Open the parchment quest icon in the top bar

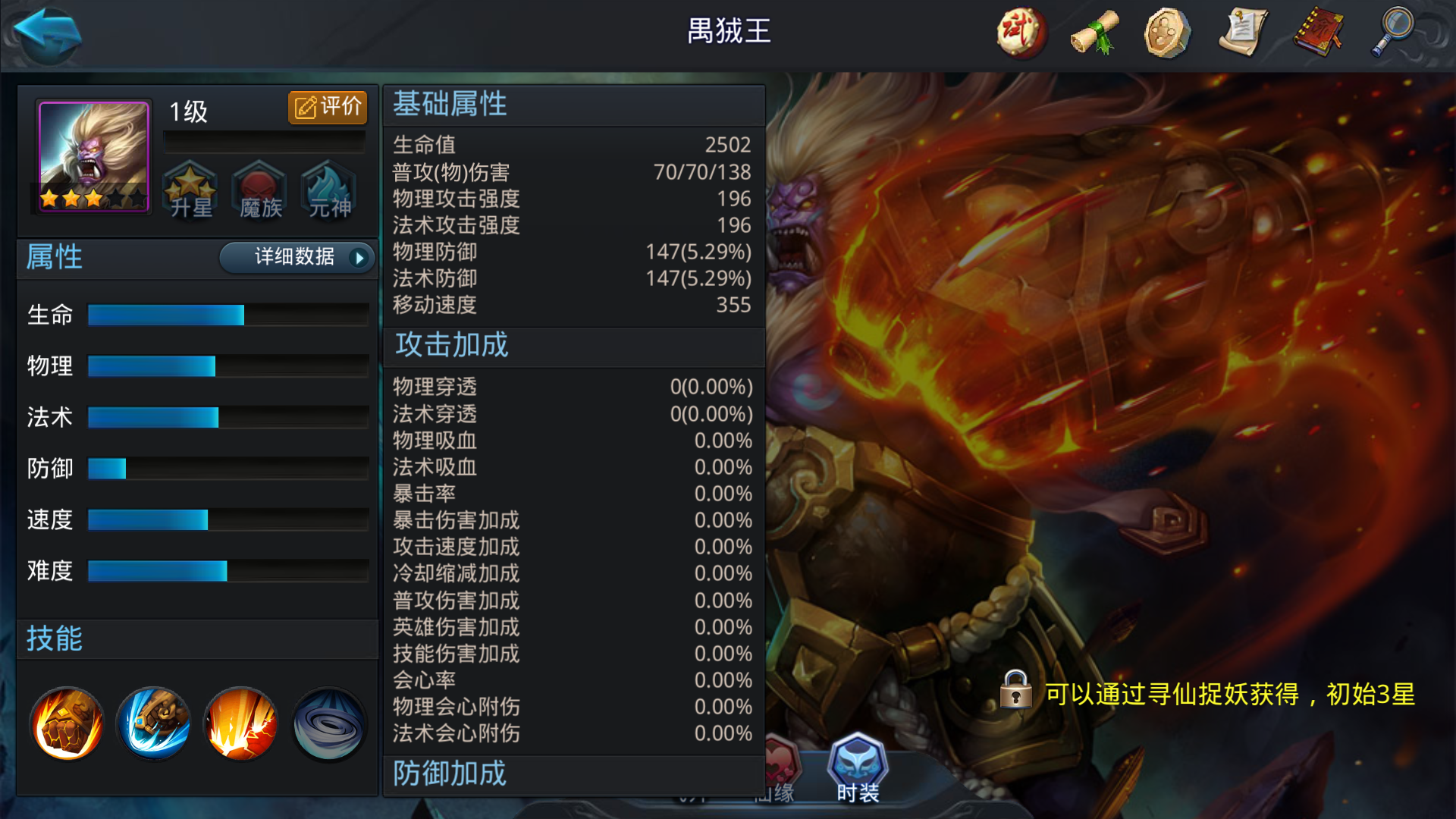click(1244, 32)
